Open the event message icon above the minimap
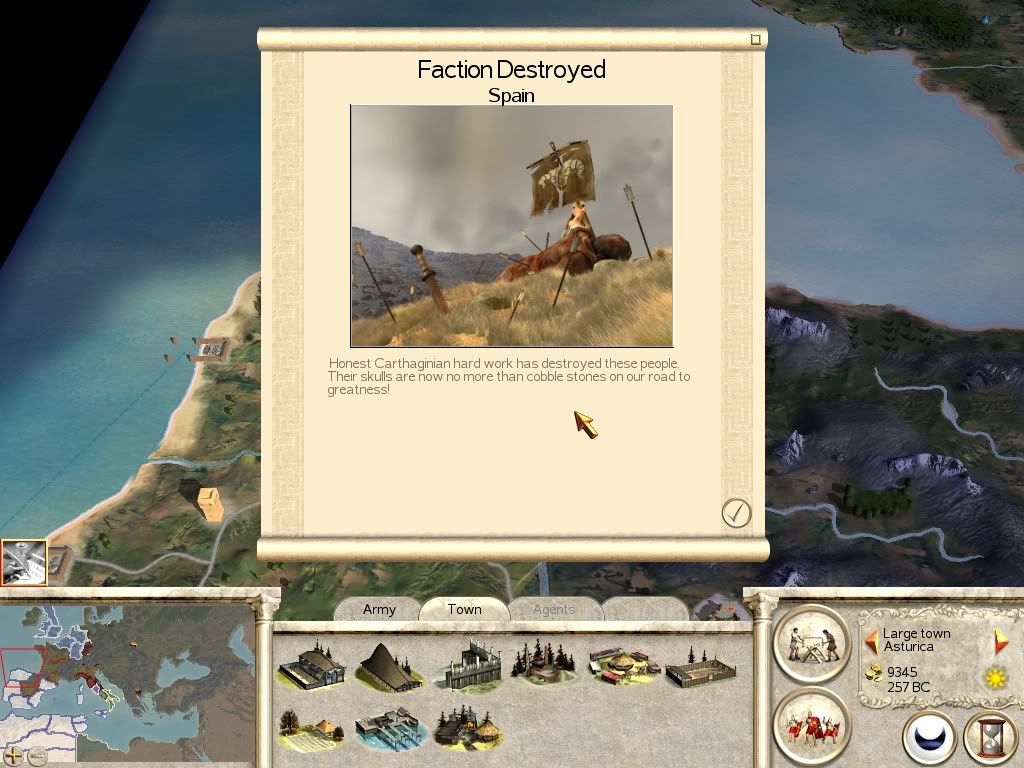 coord(24,562)
